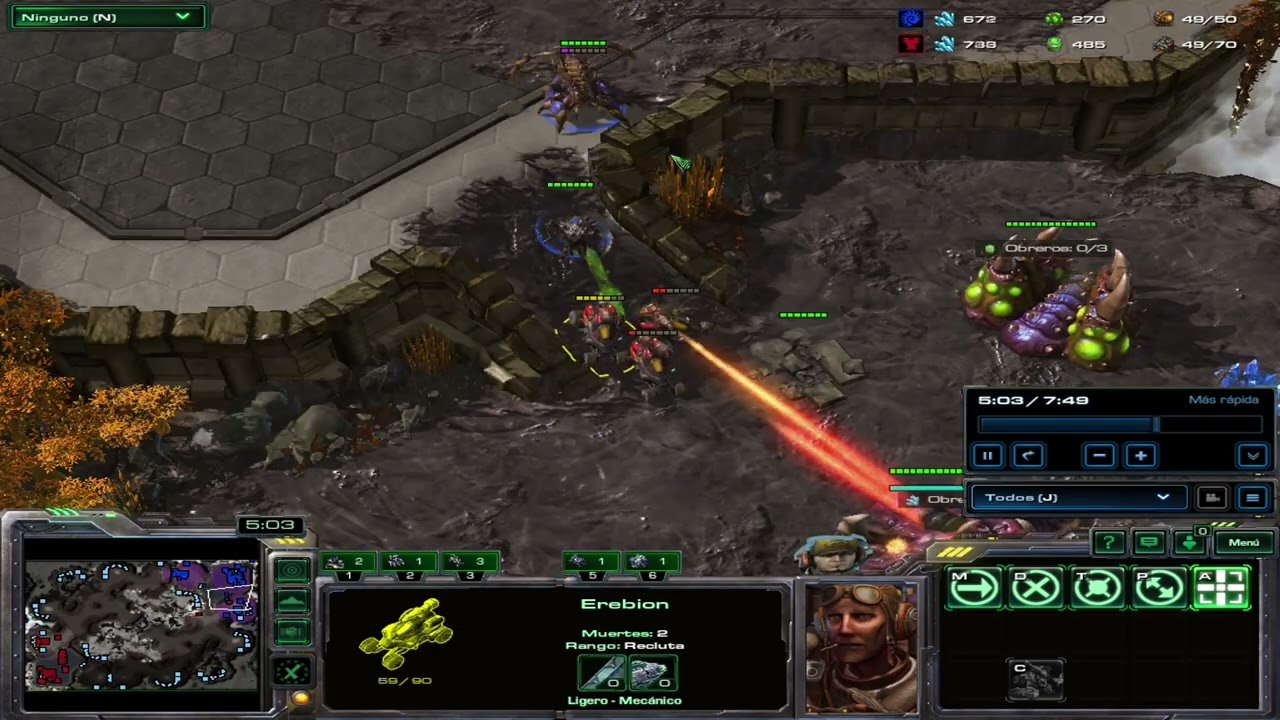
Task: Open the Menú button
Action: (1243, 543)
